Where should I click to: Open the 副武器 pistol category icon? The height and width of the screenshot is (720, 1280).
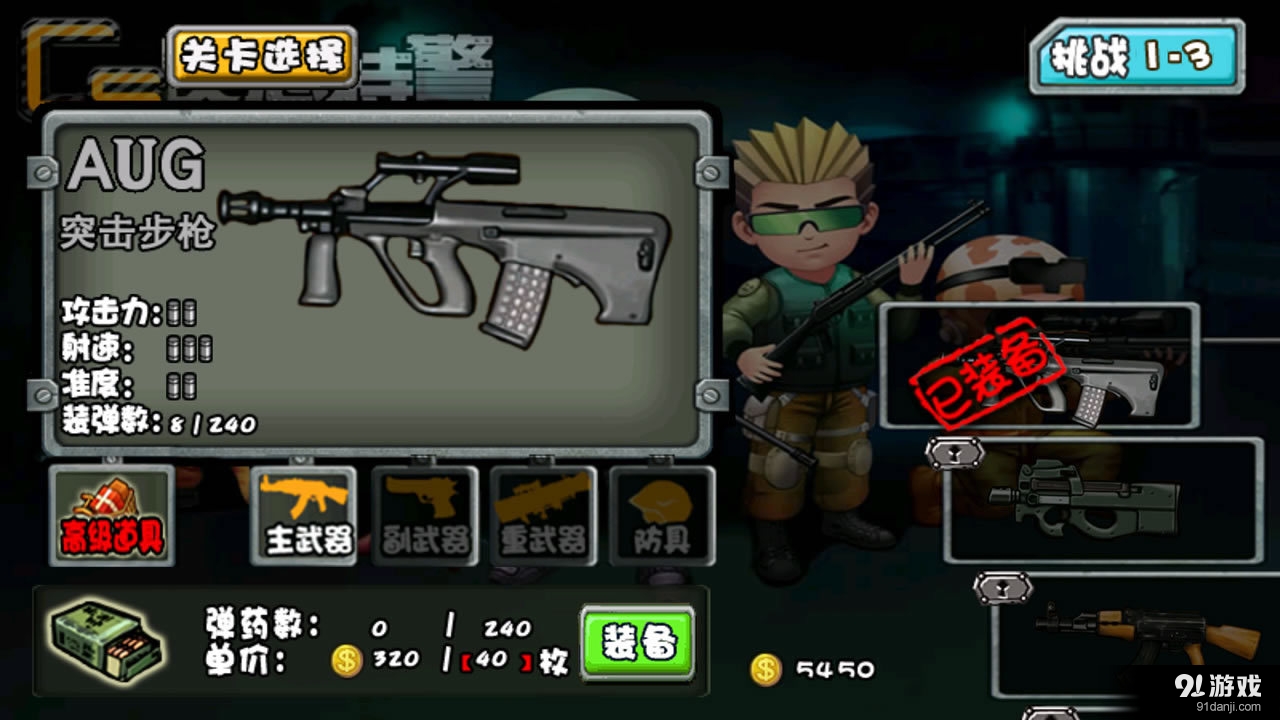click(x=425, y=513)
